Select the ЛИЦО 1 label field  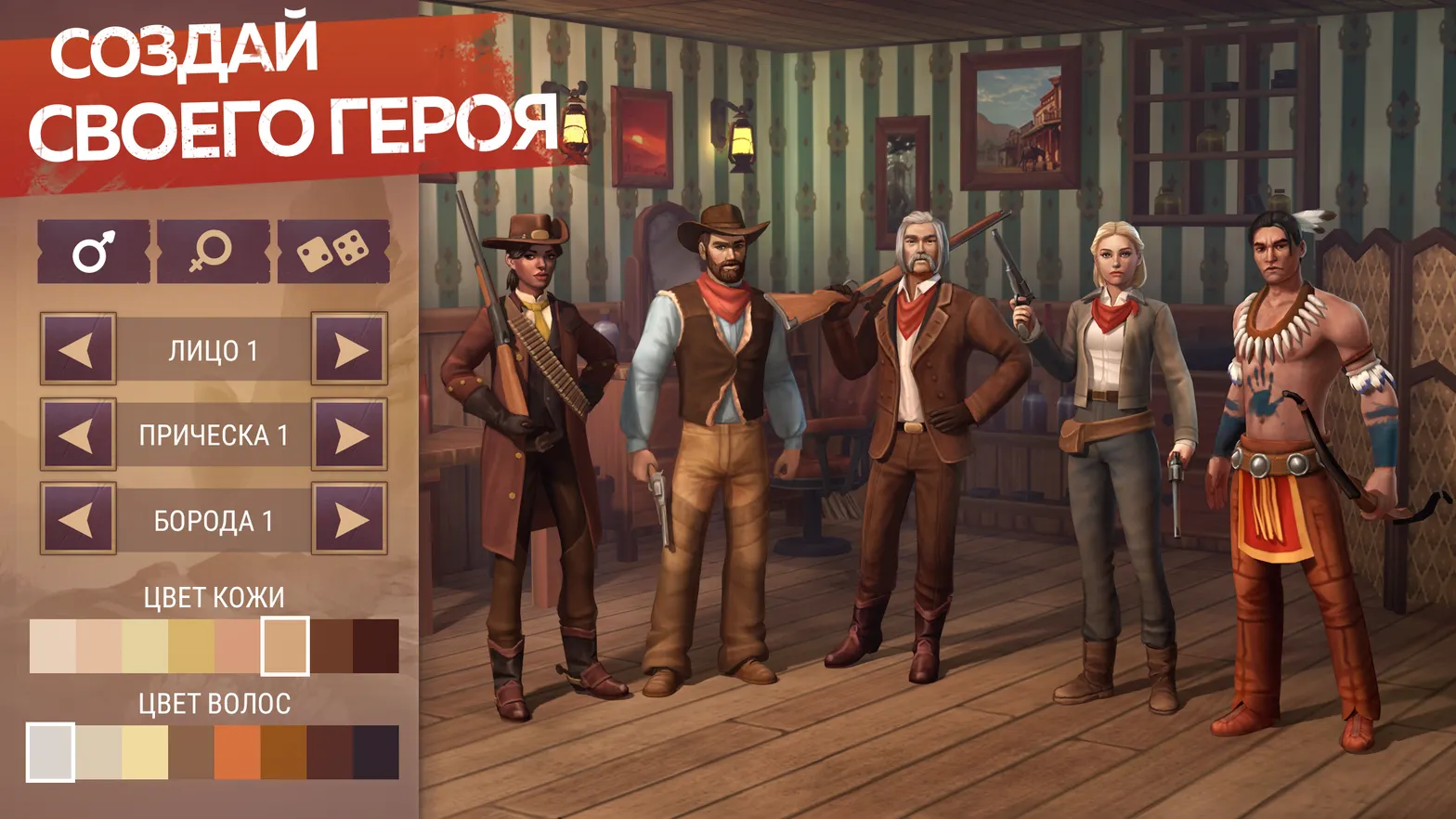(213, 349)
